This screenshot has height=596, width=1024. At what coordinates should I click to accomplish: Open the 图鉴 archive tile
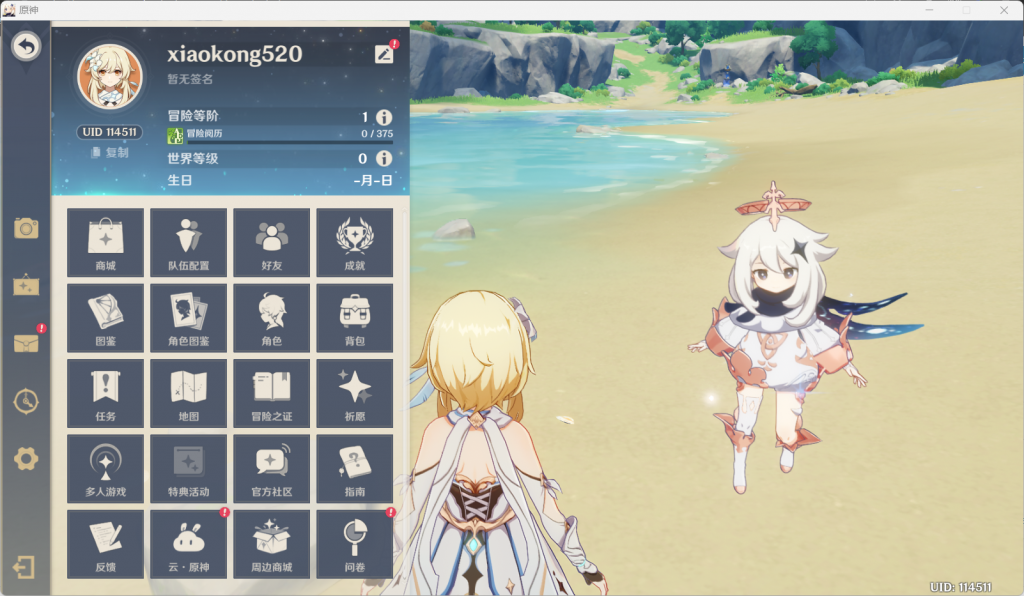coord(105,317)
